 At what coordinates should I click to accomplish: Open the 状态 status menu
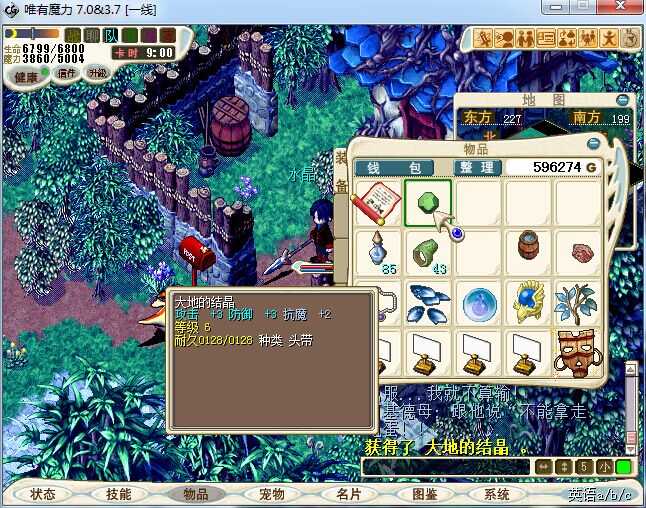(x=43, y=494)
